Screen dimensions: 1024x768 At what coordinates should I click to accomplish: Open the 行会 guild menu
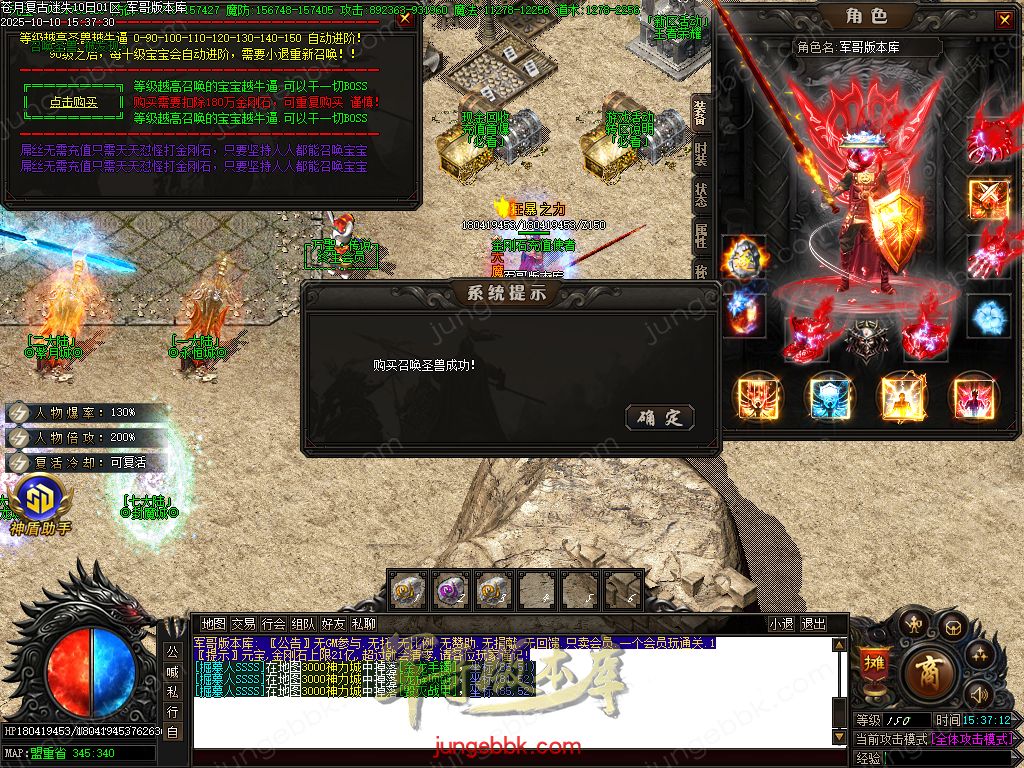273,624
